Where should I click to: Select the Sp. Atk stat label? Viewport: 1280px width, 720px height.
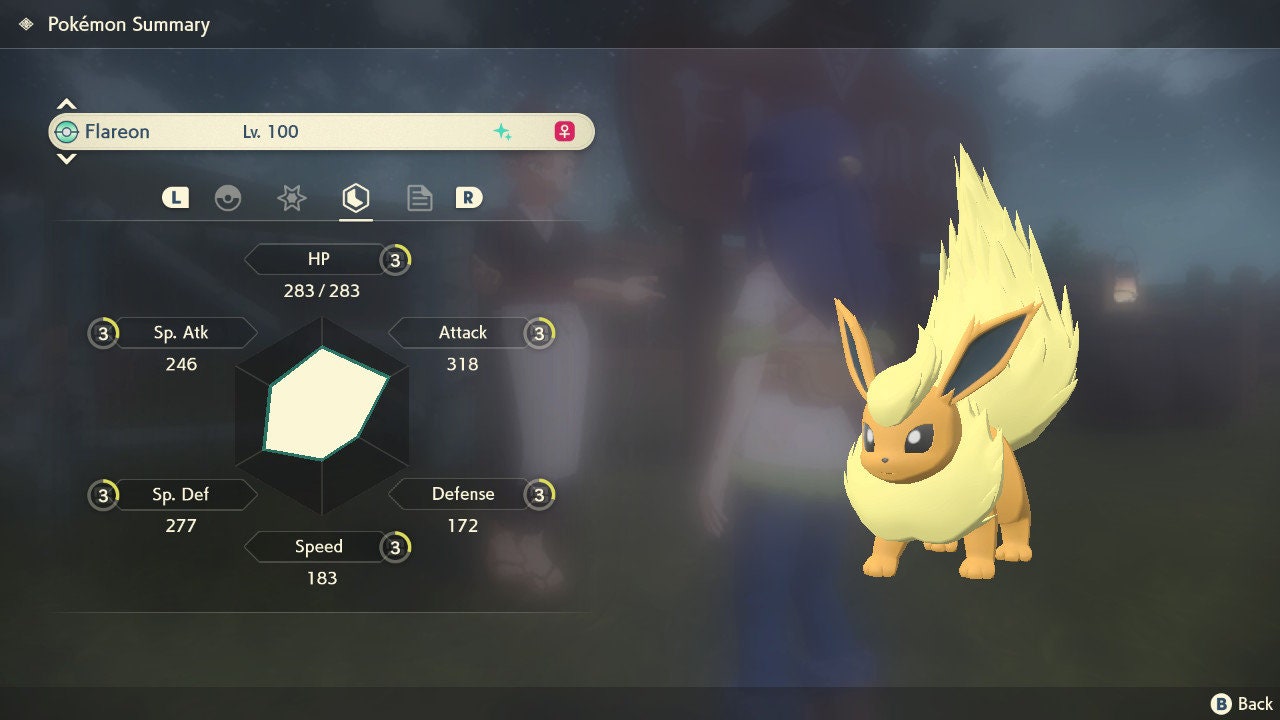click(x=181, y=333)
